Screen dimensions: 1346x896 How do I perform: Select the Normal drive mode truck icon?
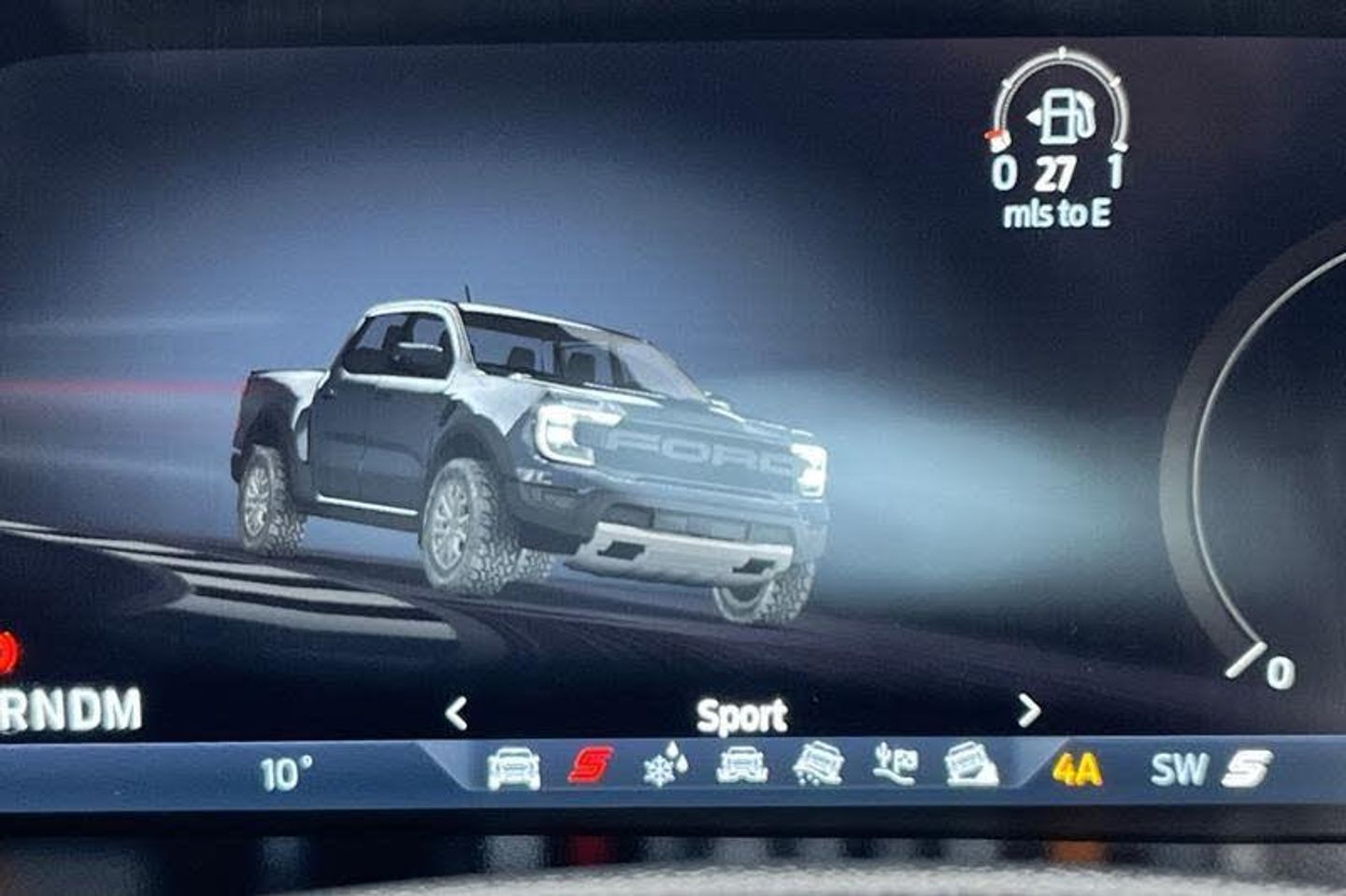(x=513, y=768)
